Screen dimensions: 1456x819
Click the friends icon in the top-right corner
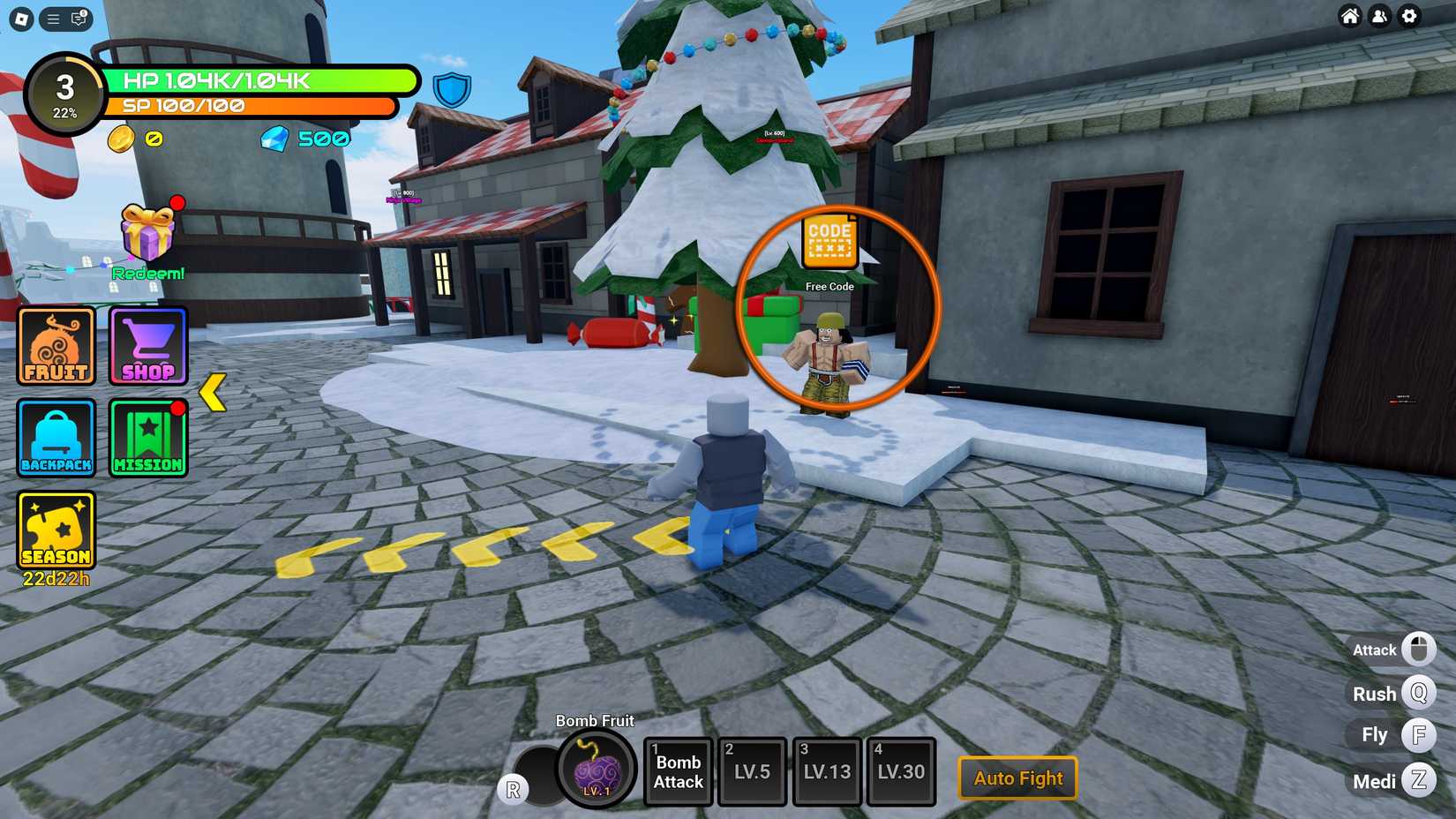pos(1379,16)
